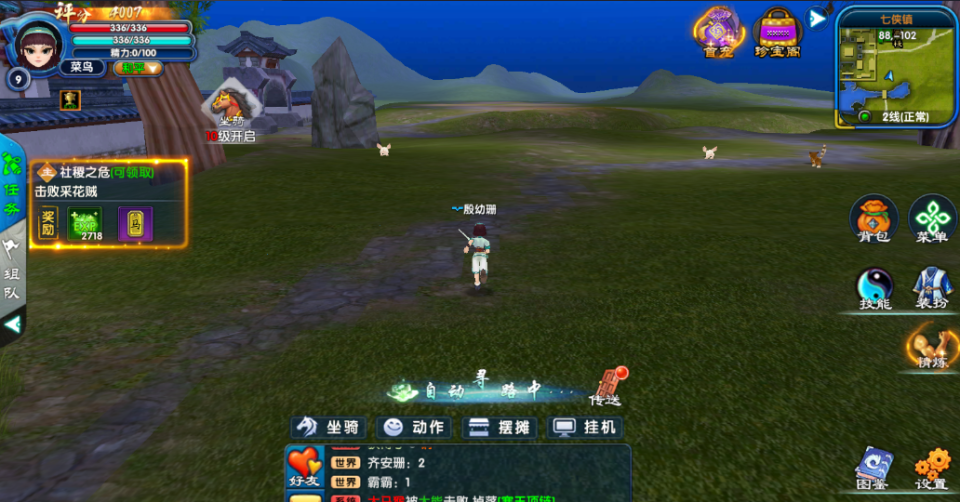Open the 动作 emote actions button

415,427
